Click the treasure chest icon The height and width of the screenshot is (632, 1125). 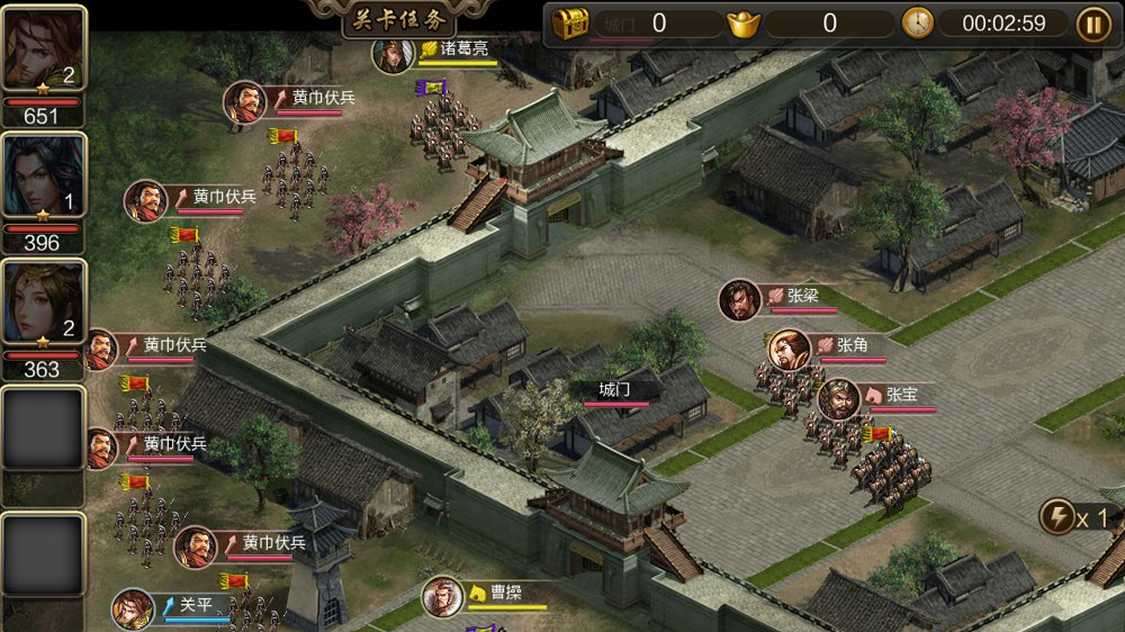click(571, 24)
